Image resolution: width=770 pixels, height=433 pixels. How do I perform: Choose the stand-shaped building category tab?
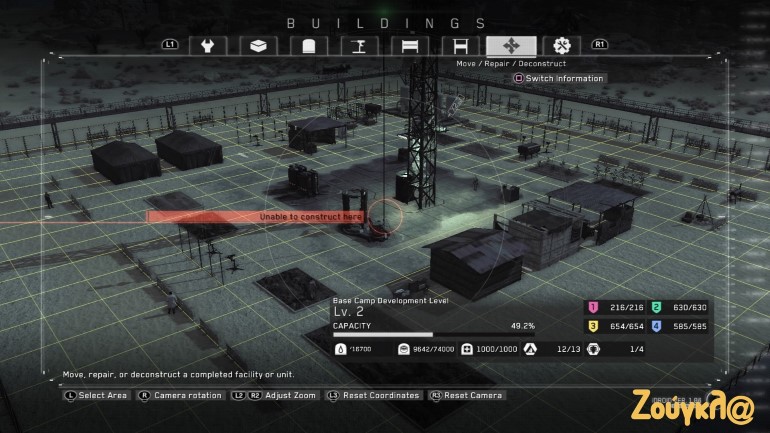point(358,45)
